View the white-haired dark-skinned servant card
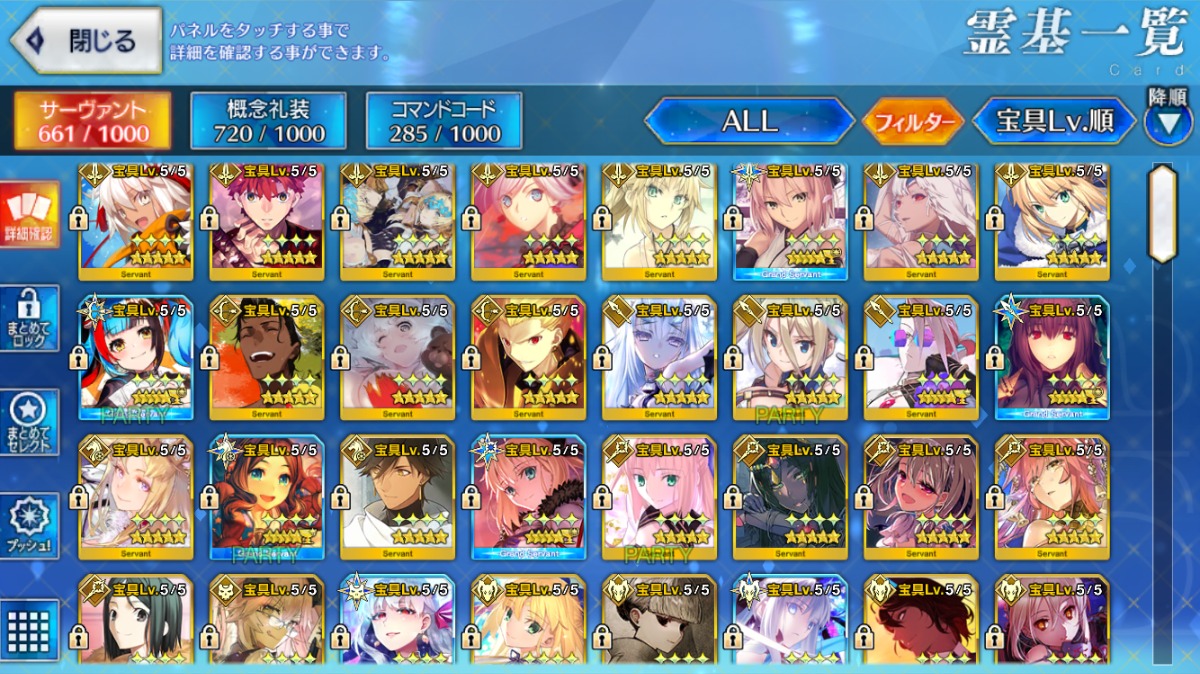1200x674 pixels. (x=136, y=220)
